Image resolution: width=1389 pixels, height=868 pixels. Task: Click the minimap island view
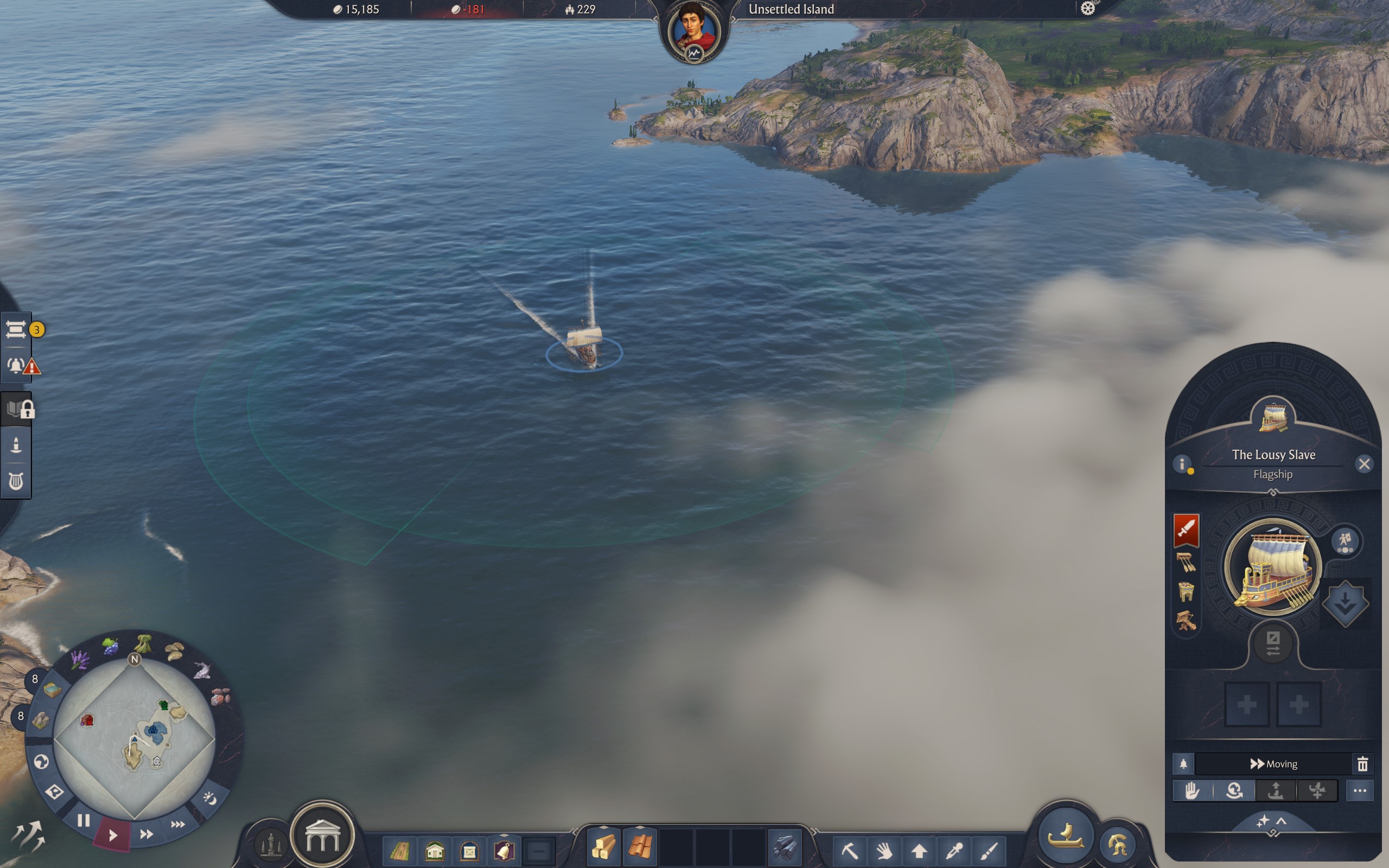click(x=135, y=739)
